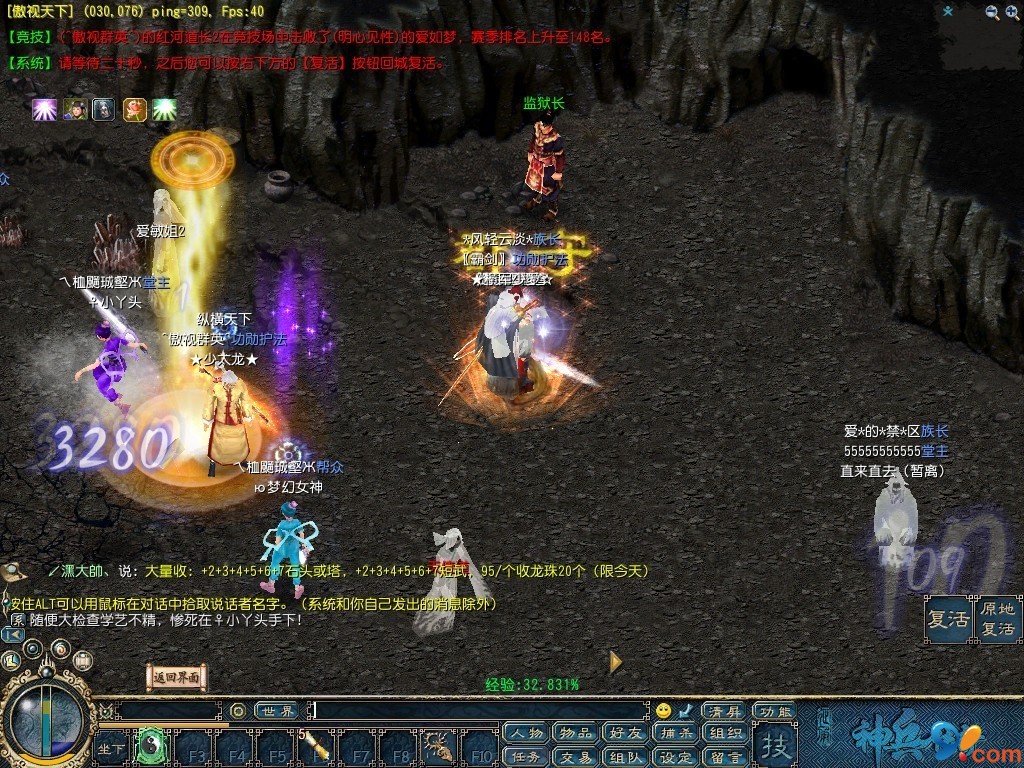Zoom out with the minus magnifier
Screen dimensions: 1024x768
tap(992, 12)
